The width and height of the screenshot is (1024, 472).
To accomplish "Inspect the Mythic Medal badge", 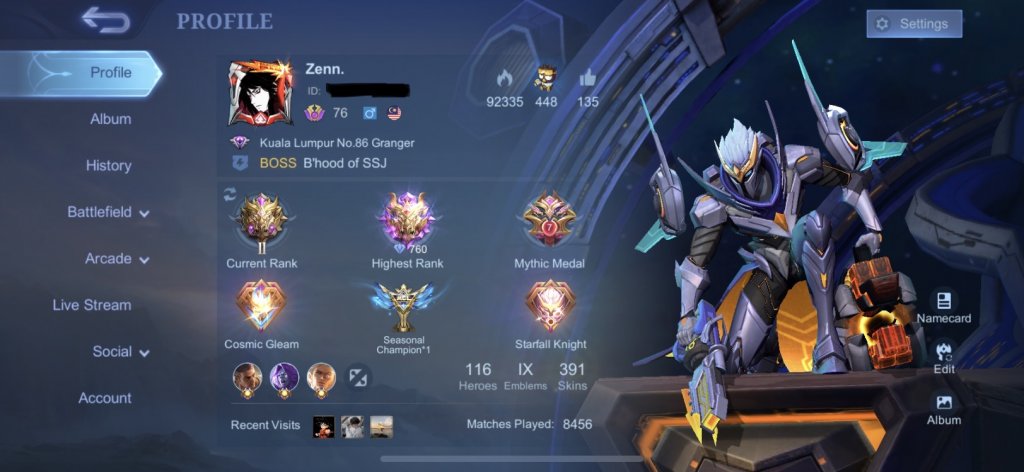I will click(x=549, y=223).
